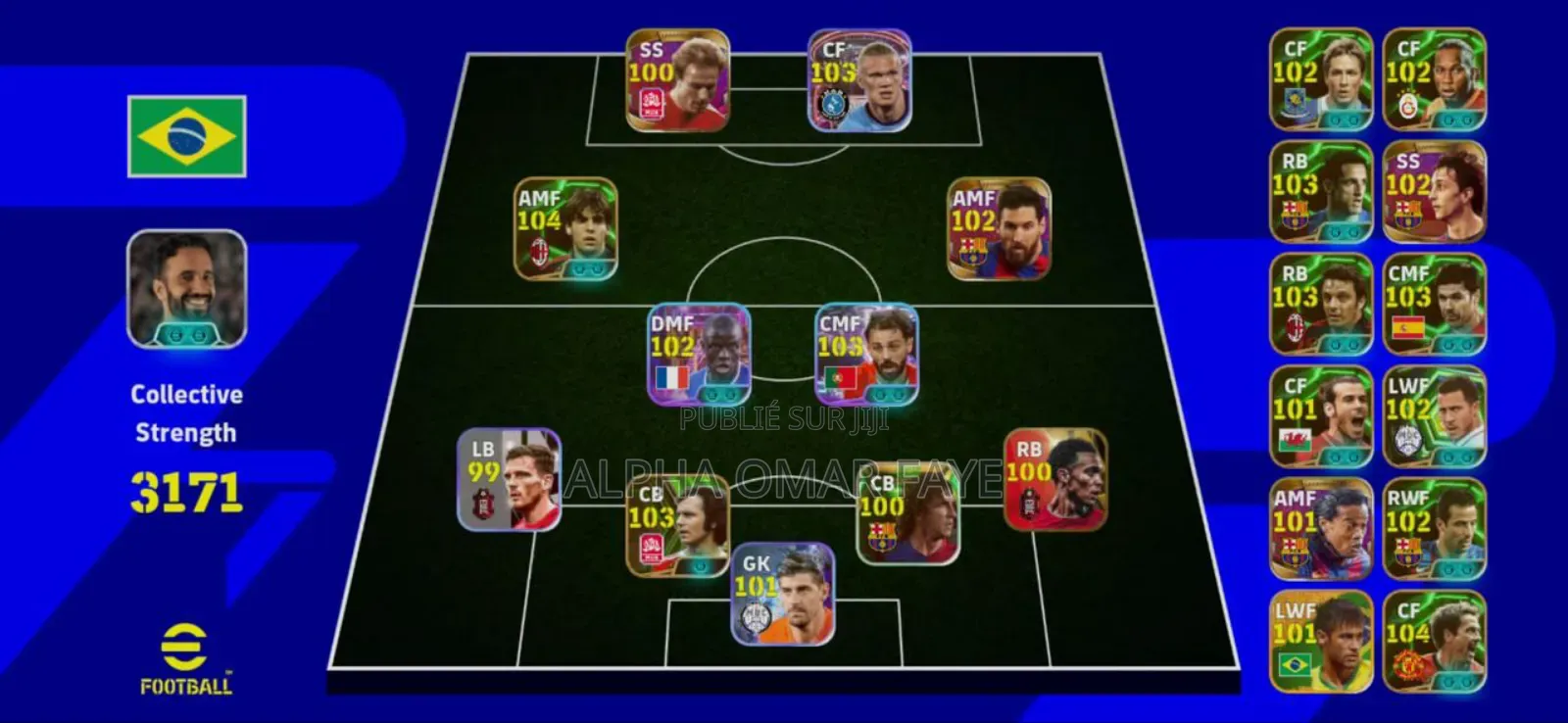The width and height of the screenshot is (1568, 723).
Task: Click the France flag on the DMF card
Action: pos(671,375)
